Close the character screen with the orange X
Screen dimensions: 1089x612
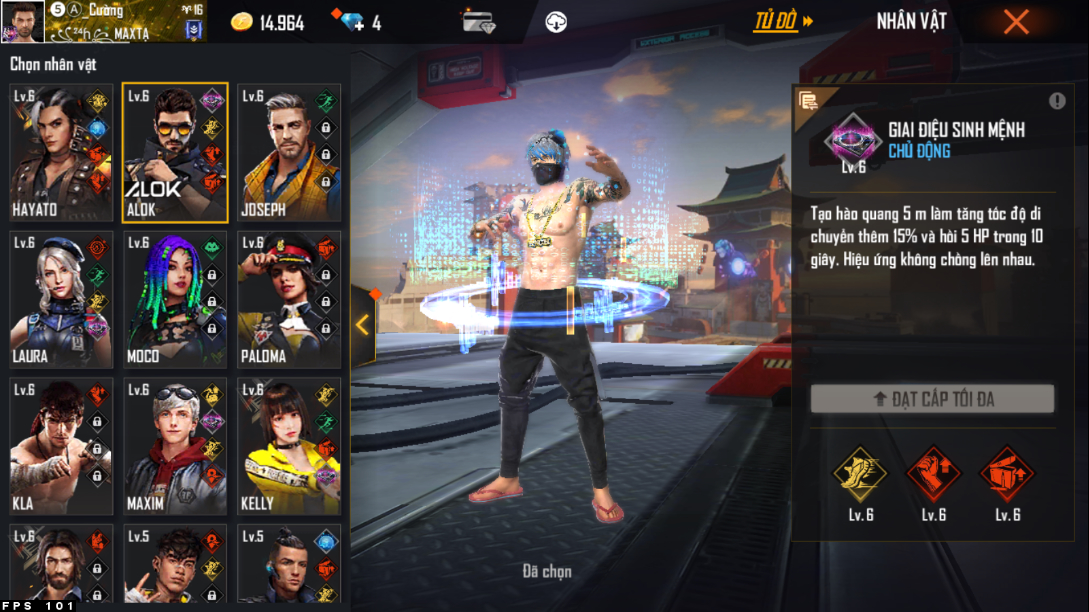pos(1016,21)
